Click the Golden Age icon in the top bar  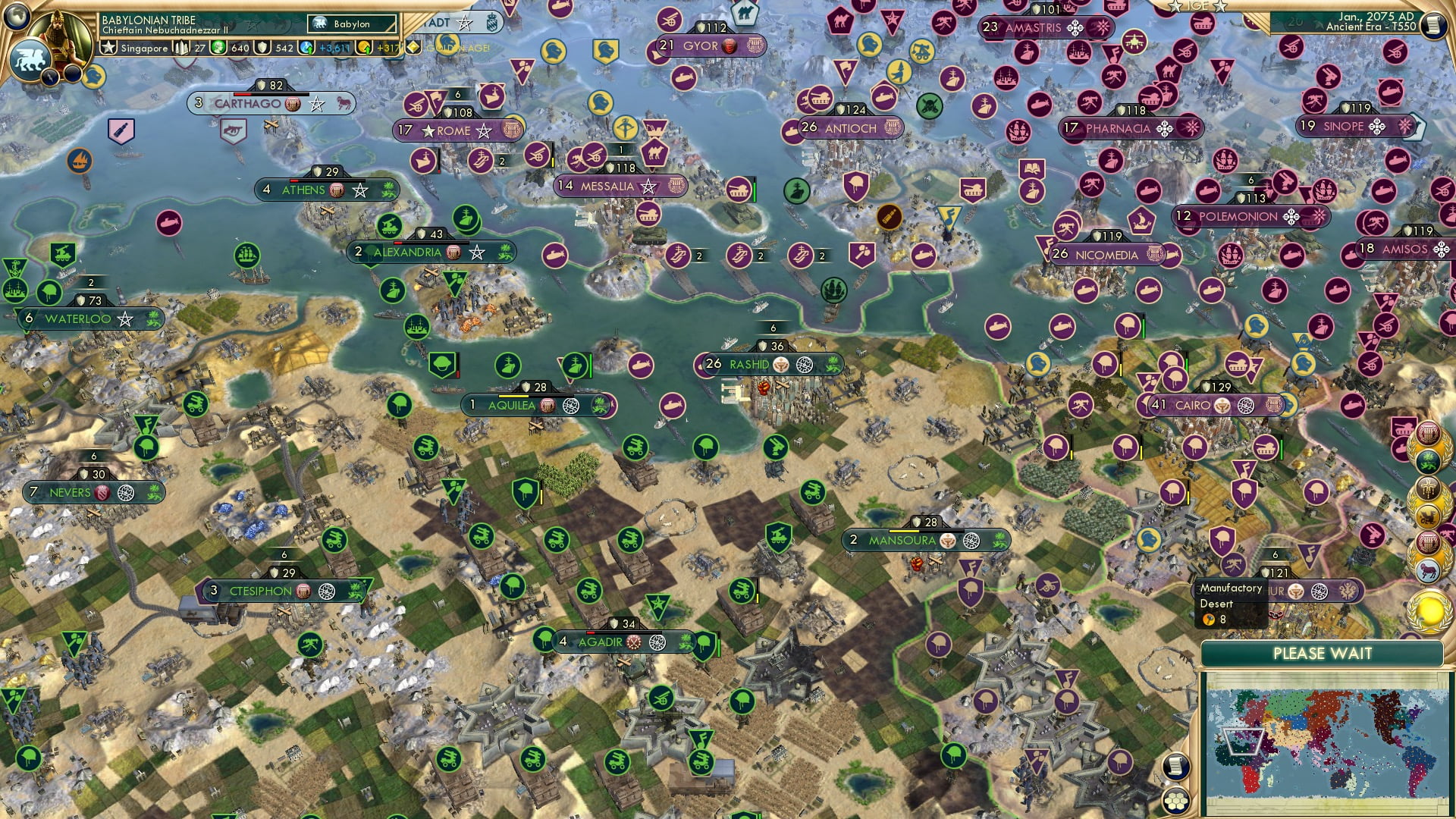[413, 47]
